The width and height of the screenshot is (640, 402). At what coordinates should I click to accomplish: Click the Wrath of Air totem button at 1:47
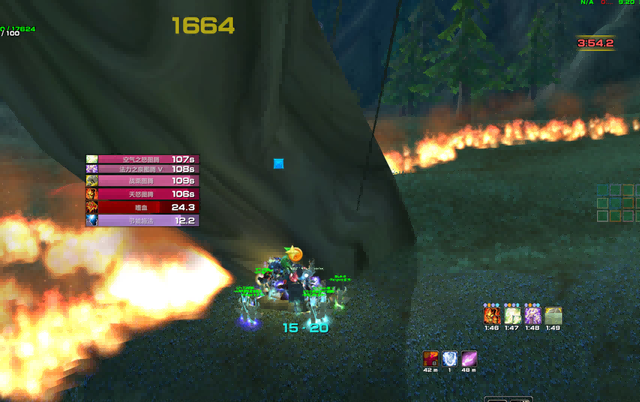pos(512,316)
